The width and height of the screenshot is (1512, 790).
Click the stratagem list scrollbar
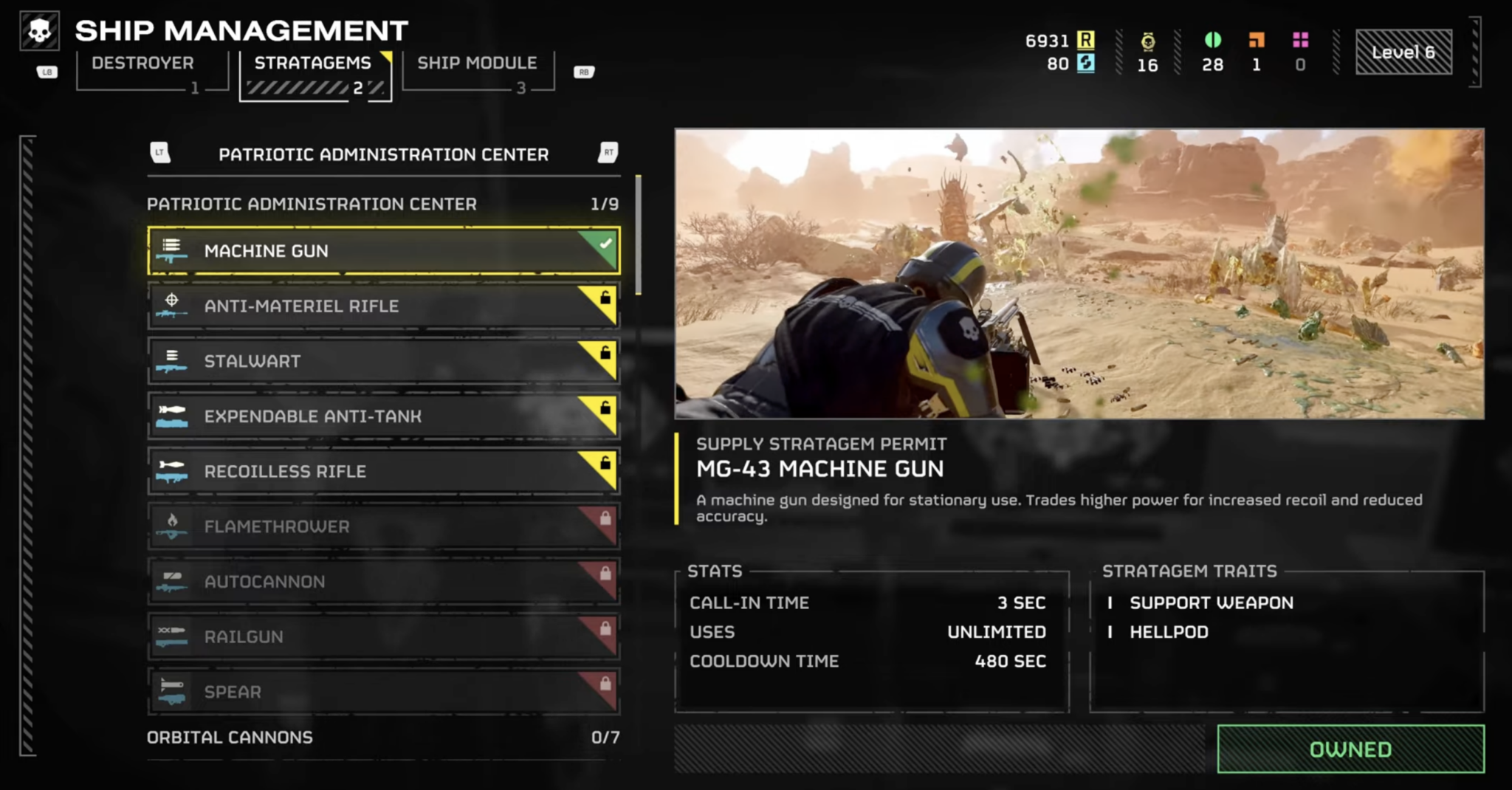coord(638,236)
